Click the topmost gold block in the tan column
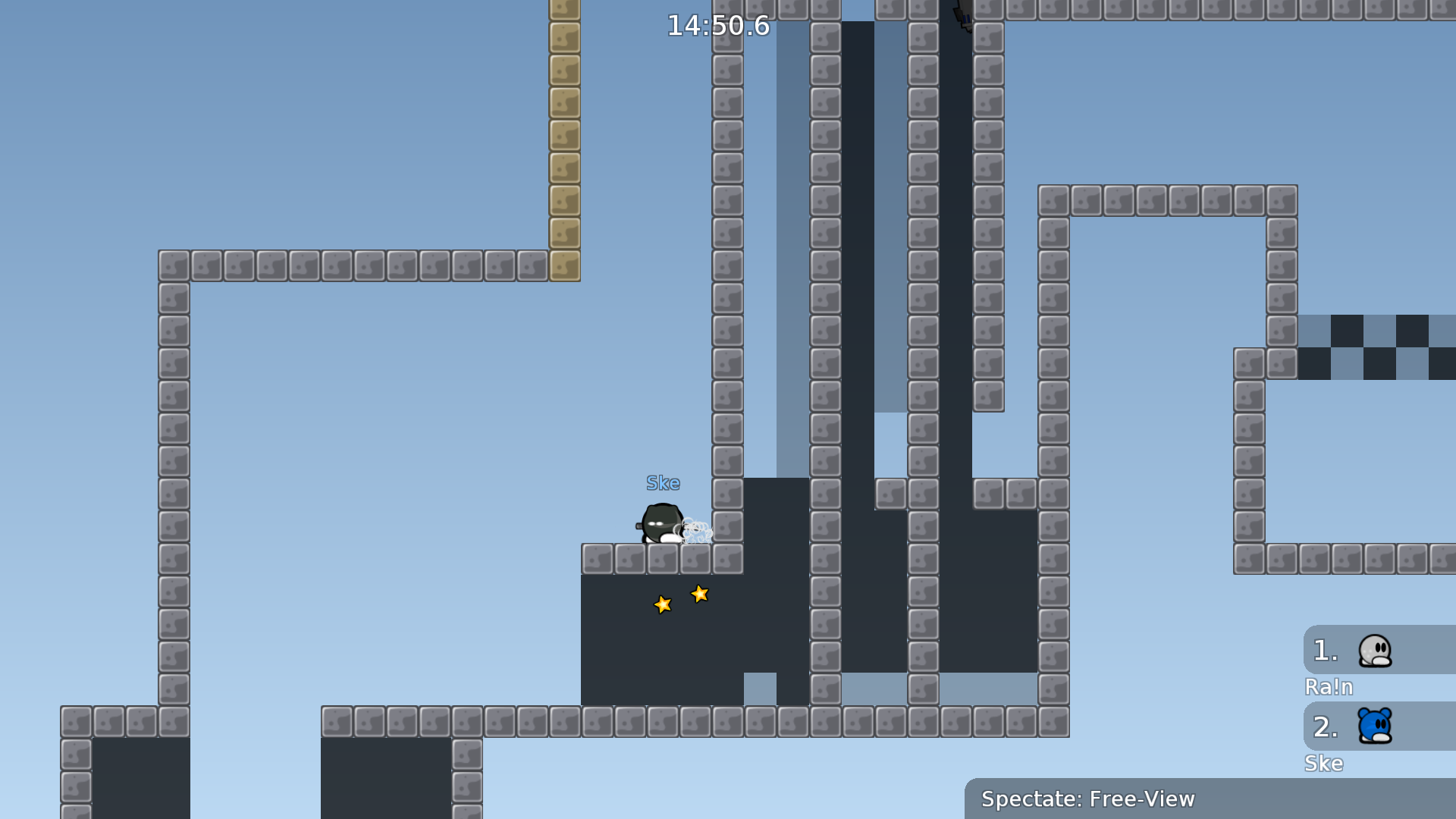Image resolution: width=1456 pixels, height=819 pixels. (x=564, y=8)
